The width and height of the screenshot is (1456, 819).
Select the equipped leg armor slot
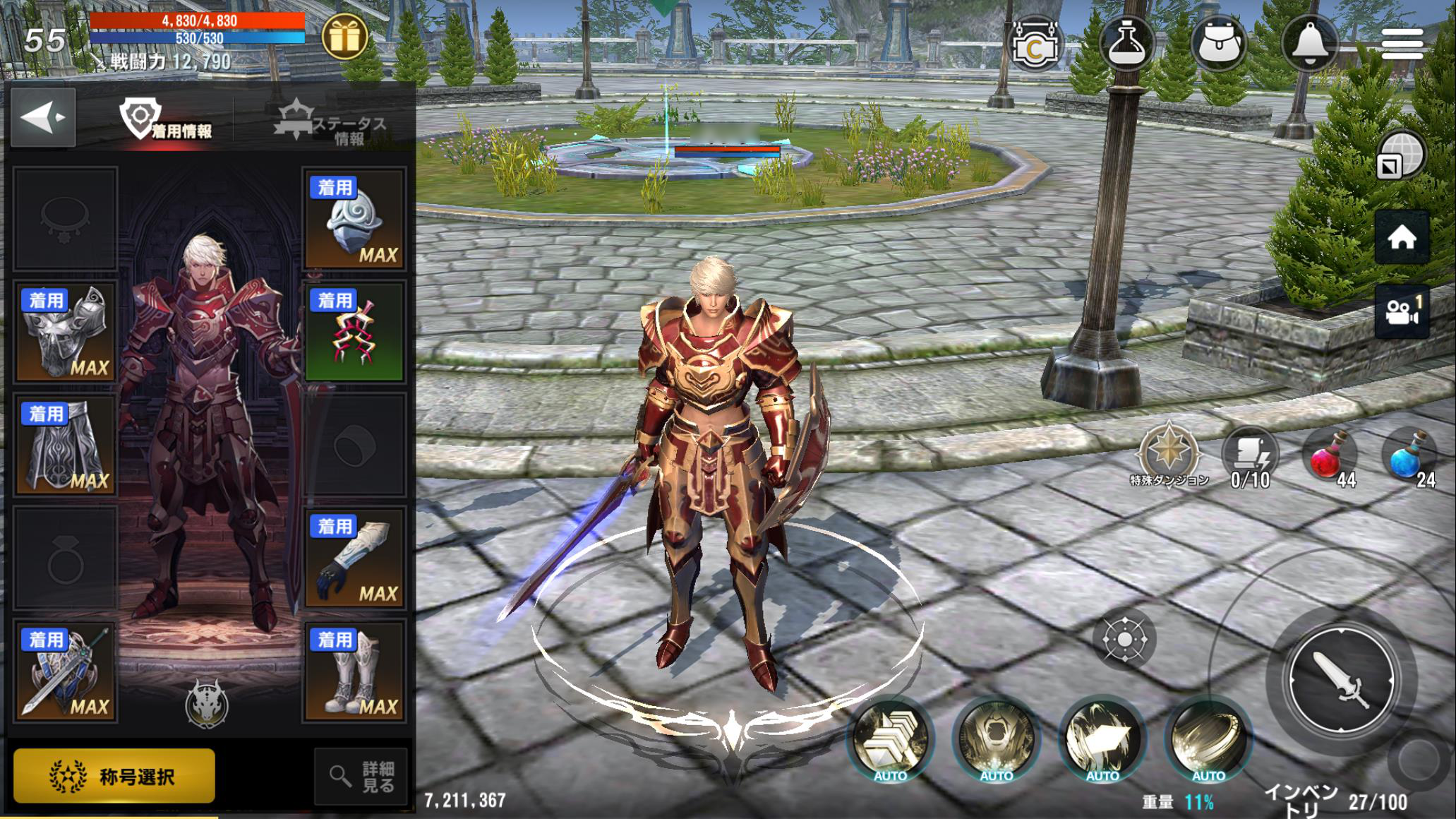[66, 445]
